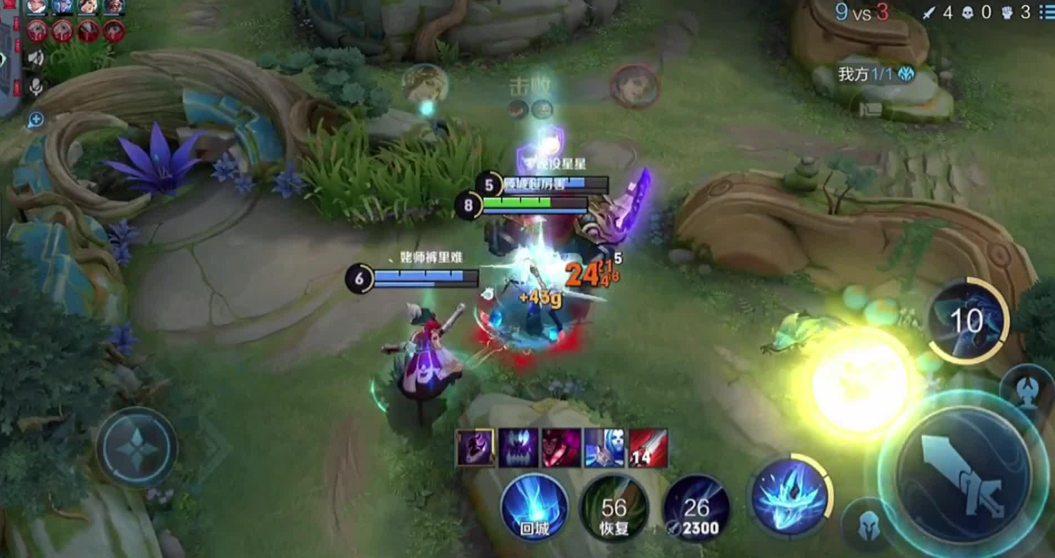Image resolution: width=1055 pixels, height=558 pixels.
Task: Cast the blue crystal burst ability
Action: (789, 495)
